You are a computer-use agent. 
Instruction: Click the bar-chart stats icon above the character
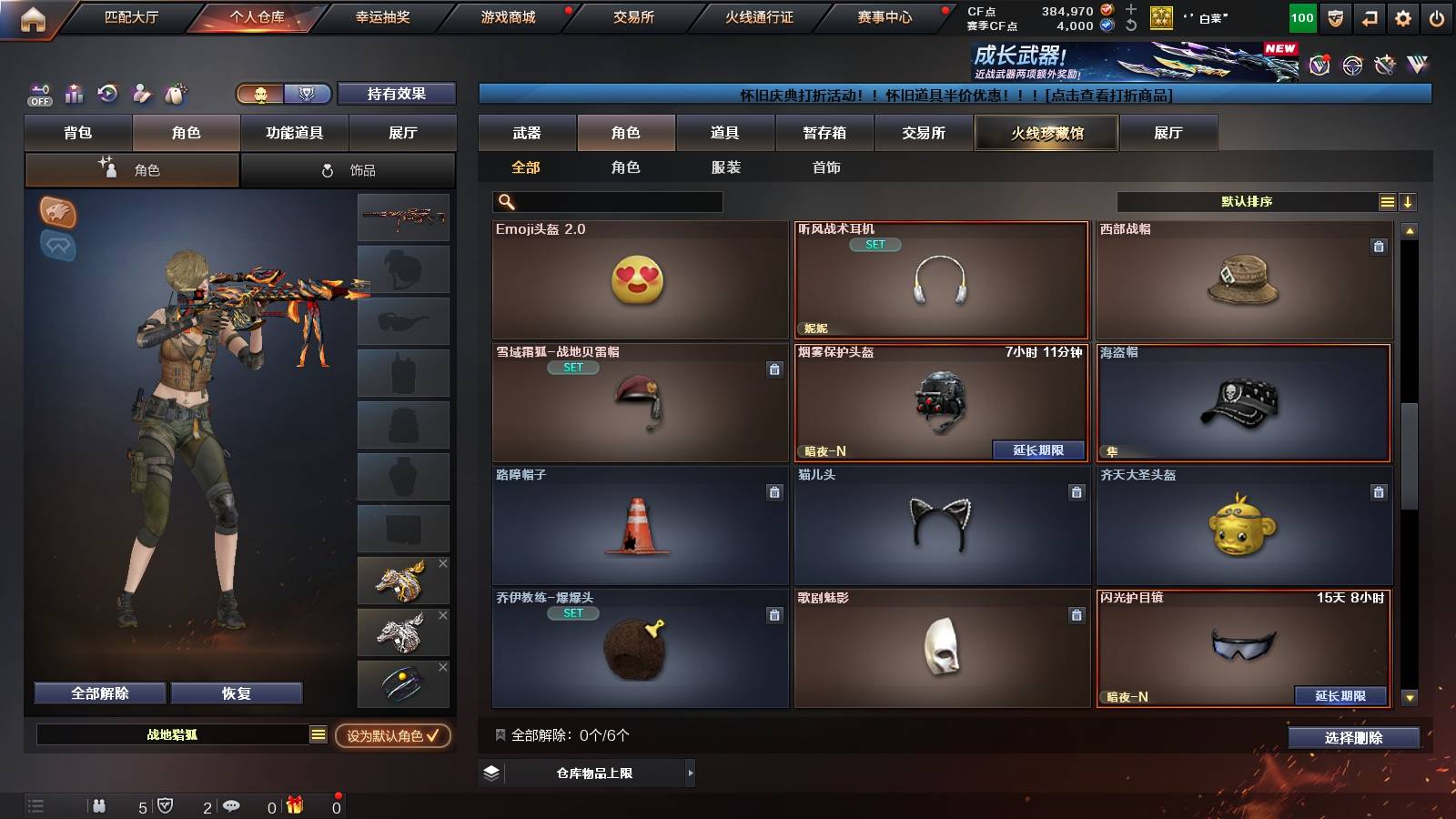click(x=75, y=92)
